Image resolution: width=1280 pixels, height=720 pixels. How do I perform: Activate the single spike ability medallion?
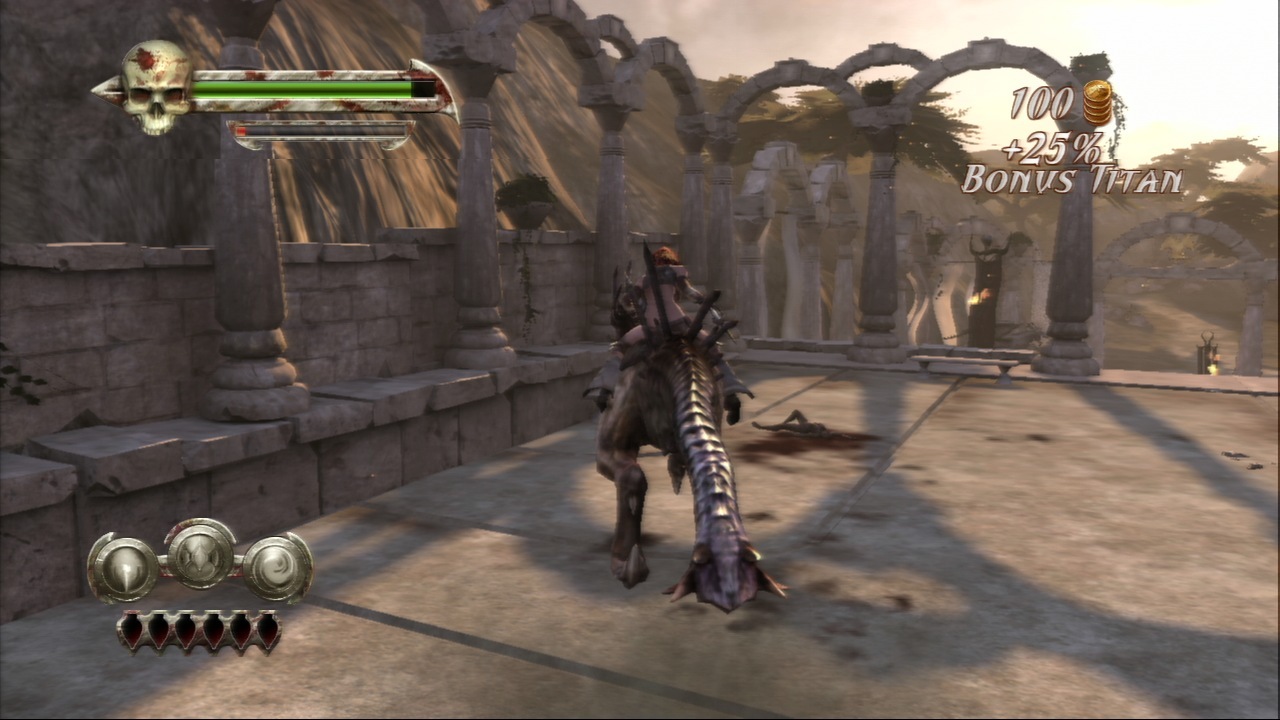(x=124, y=568)
